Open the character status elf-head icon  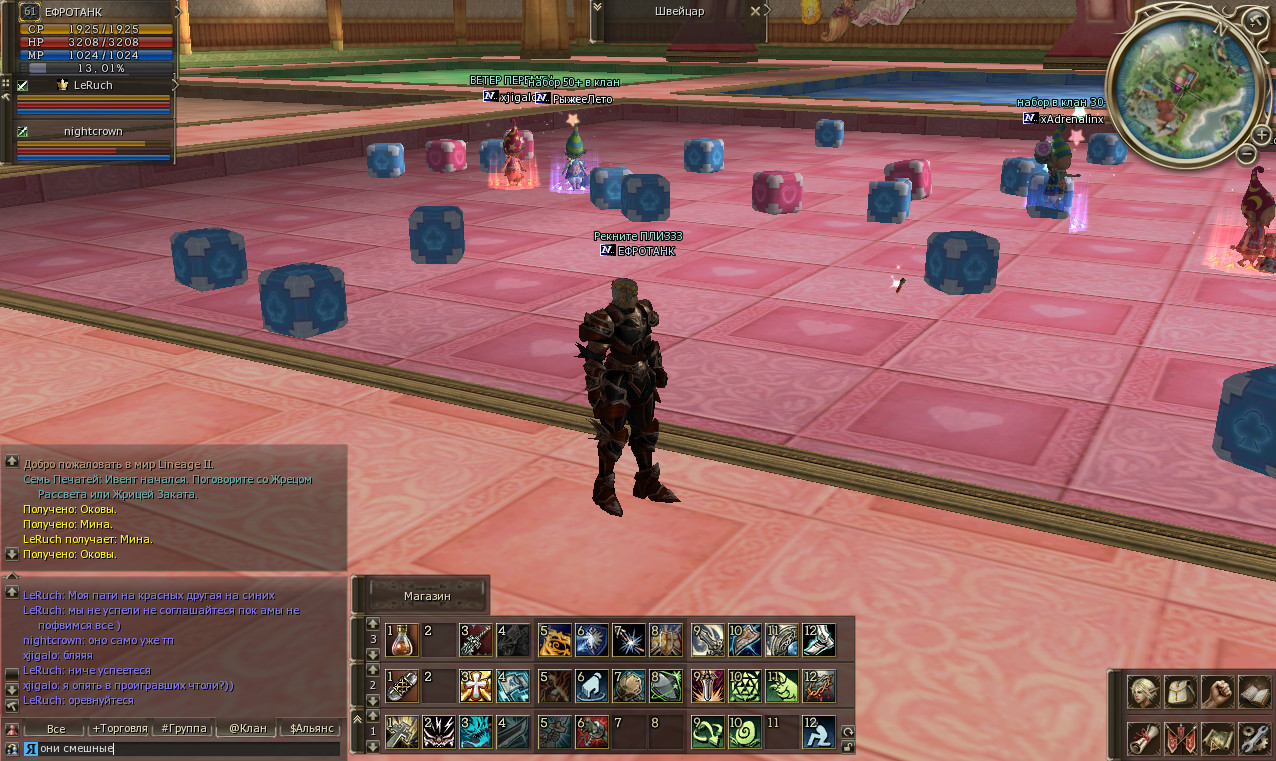[1143, 692]
